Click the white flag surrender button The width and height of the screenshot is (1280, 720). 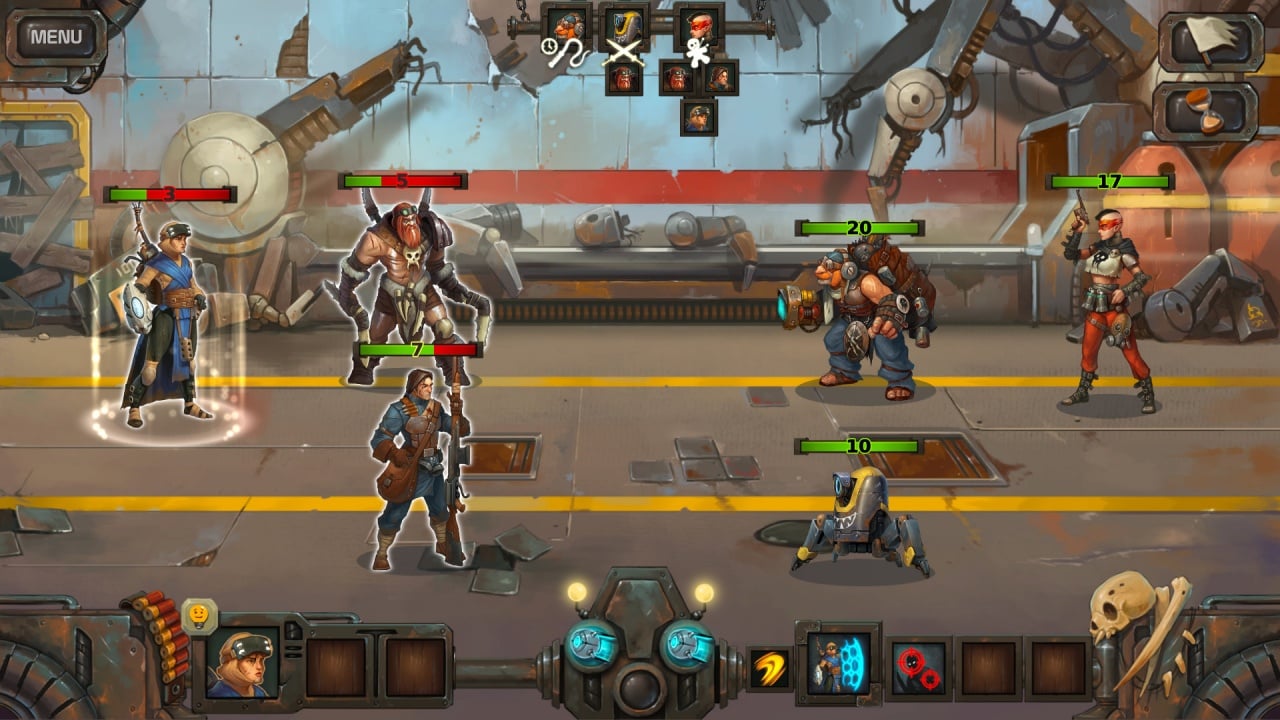(1209, 41)
